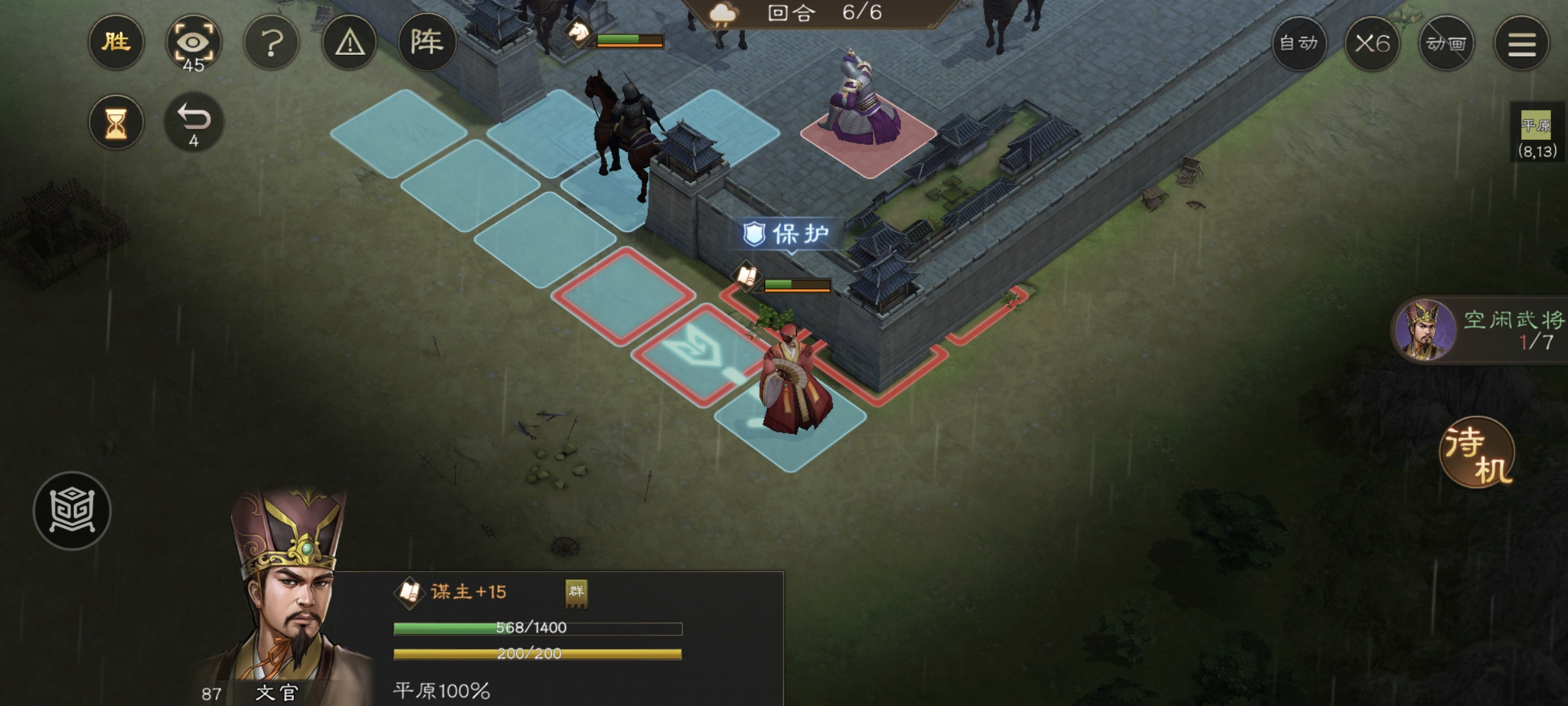Screen dimensions: 1568x706
Task: Open the 阵 formation menu
Action: [x=427, y=43]
